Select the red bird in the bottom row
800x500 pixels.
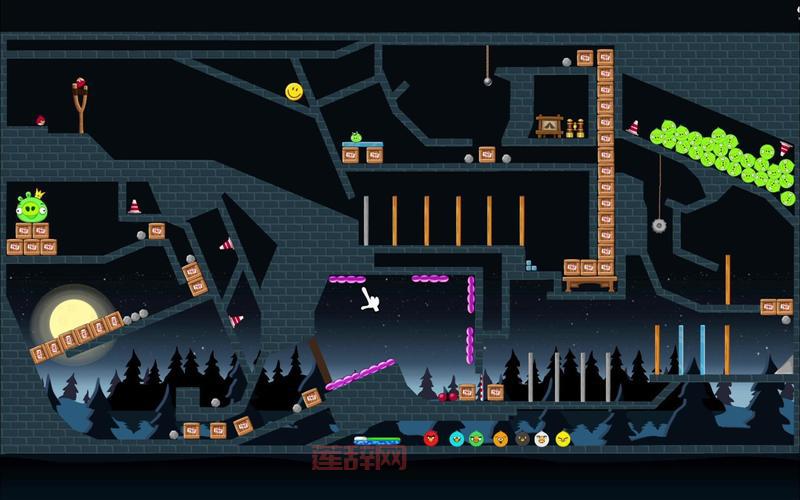click(x=431, y=438)
